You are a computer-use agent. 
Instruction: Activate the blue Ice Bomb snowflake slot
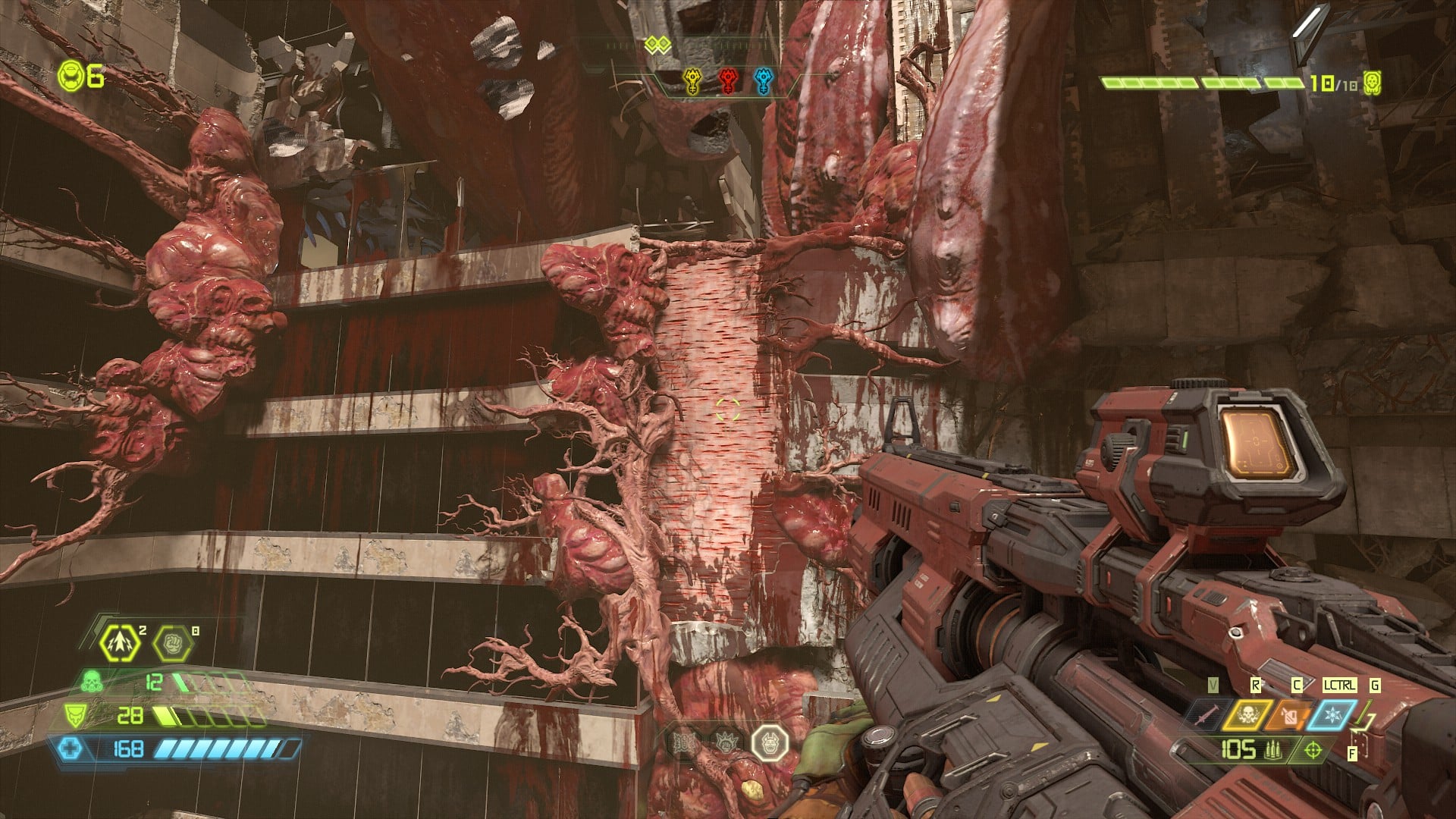pyautogui.click(x=1331, y=714)
